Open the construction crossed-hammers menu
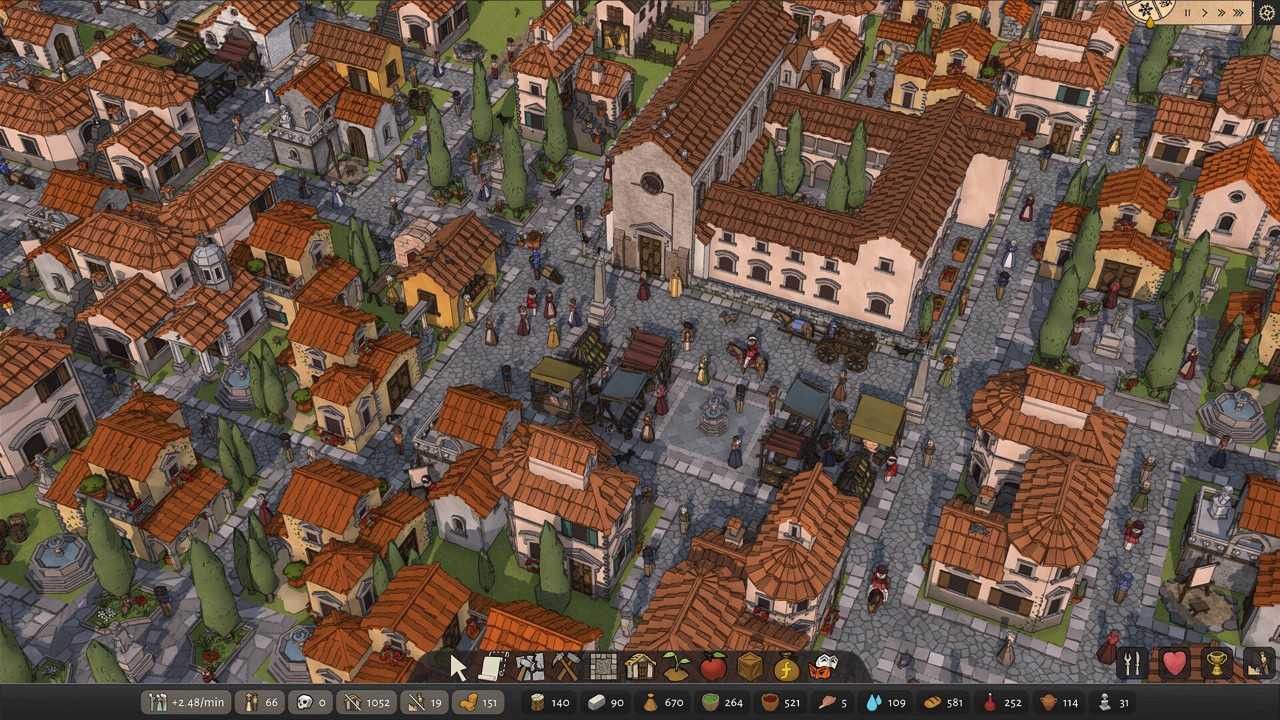The image size is (1280, 720). pyautogui.click(x=565, y=667)
